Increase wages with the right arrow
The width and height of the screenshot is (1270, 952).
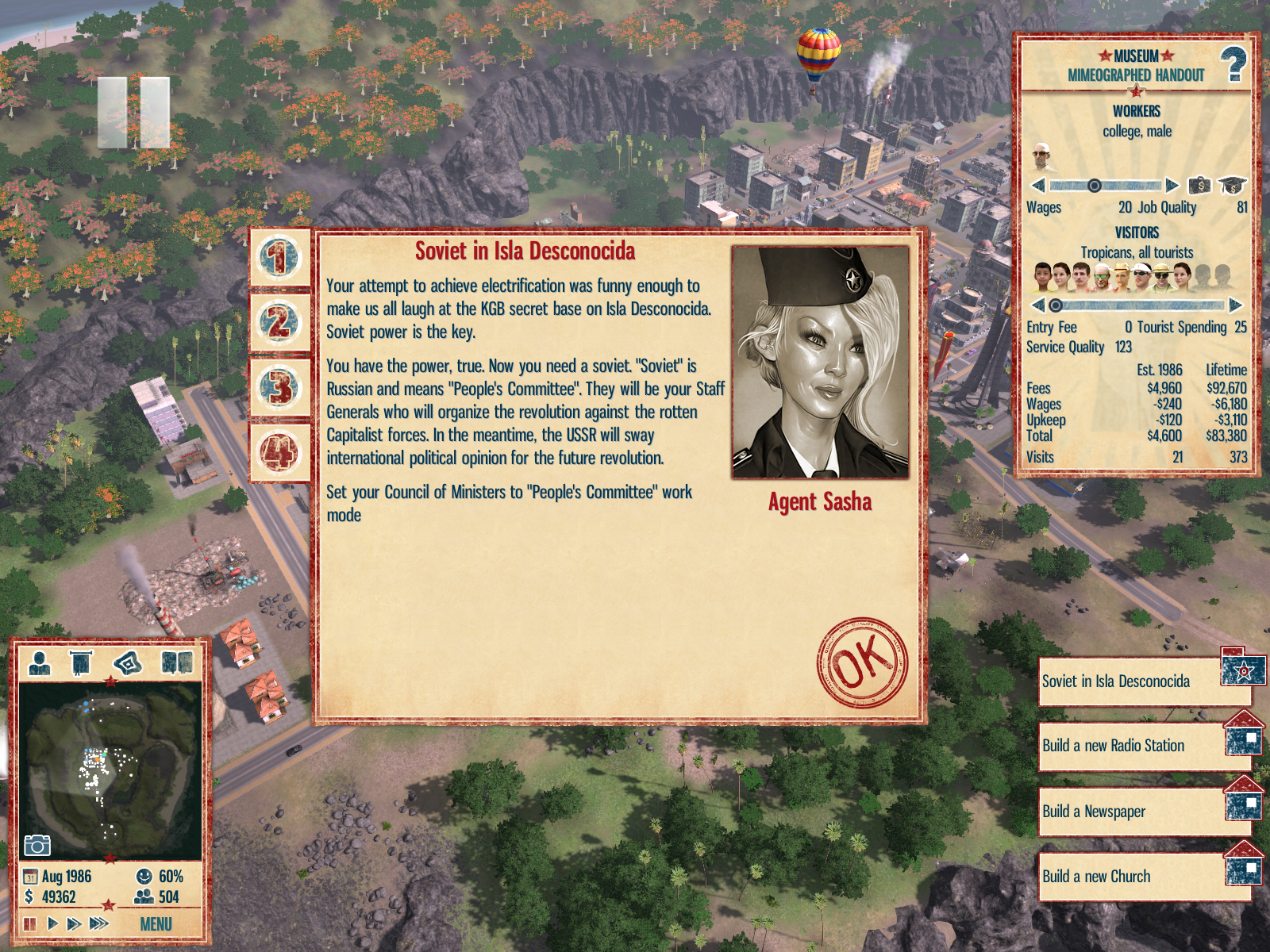click(x=1172, y=186)
